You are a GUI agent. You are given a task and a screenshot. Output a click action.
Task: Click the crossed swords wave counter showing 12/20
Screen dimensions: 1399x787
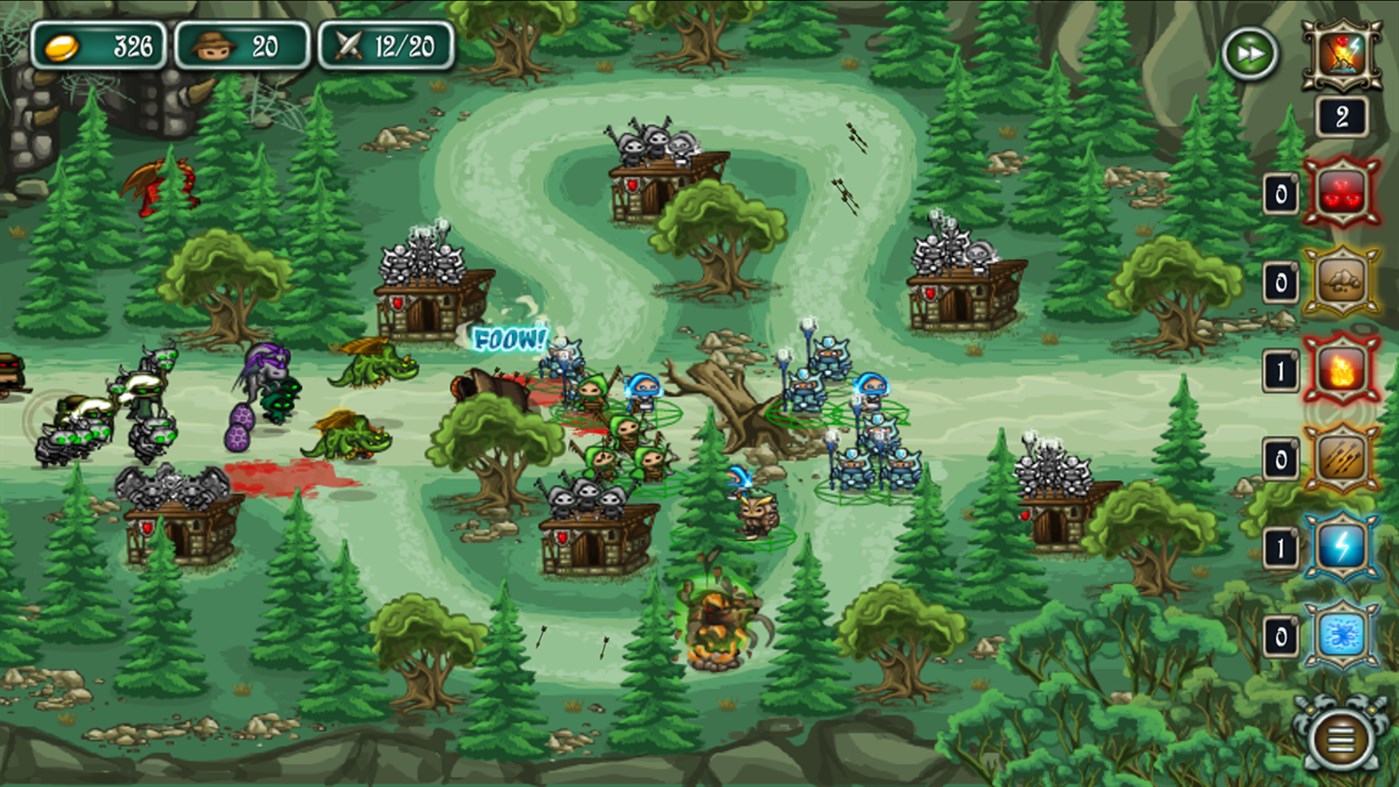[385, 44]
